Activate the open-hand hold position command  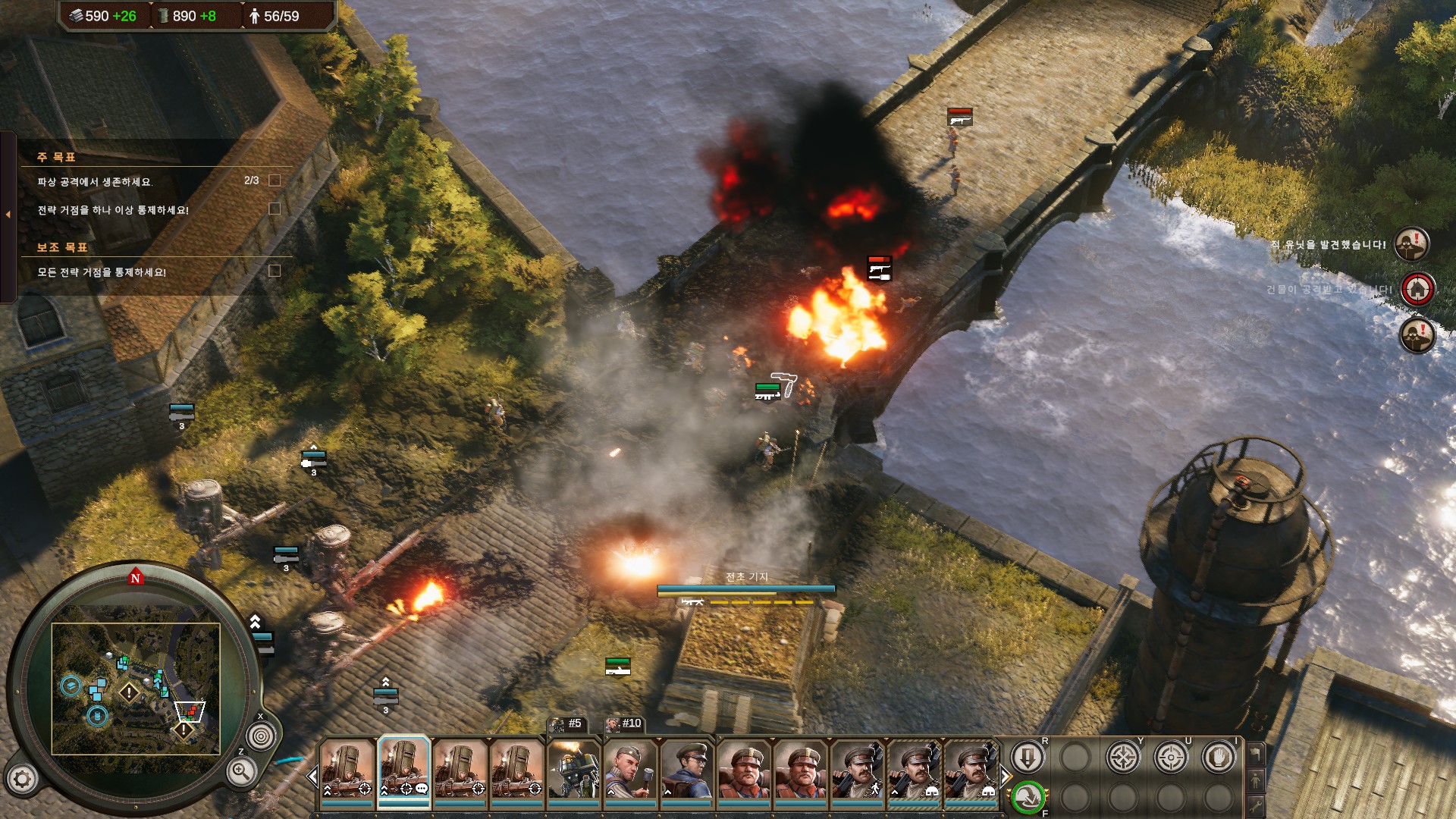point(1219,758)
